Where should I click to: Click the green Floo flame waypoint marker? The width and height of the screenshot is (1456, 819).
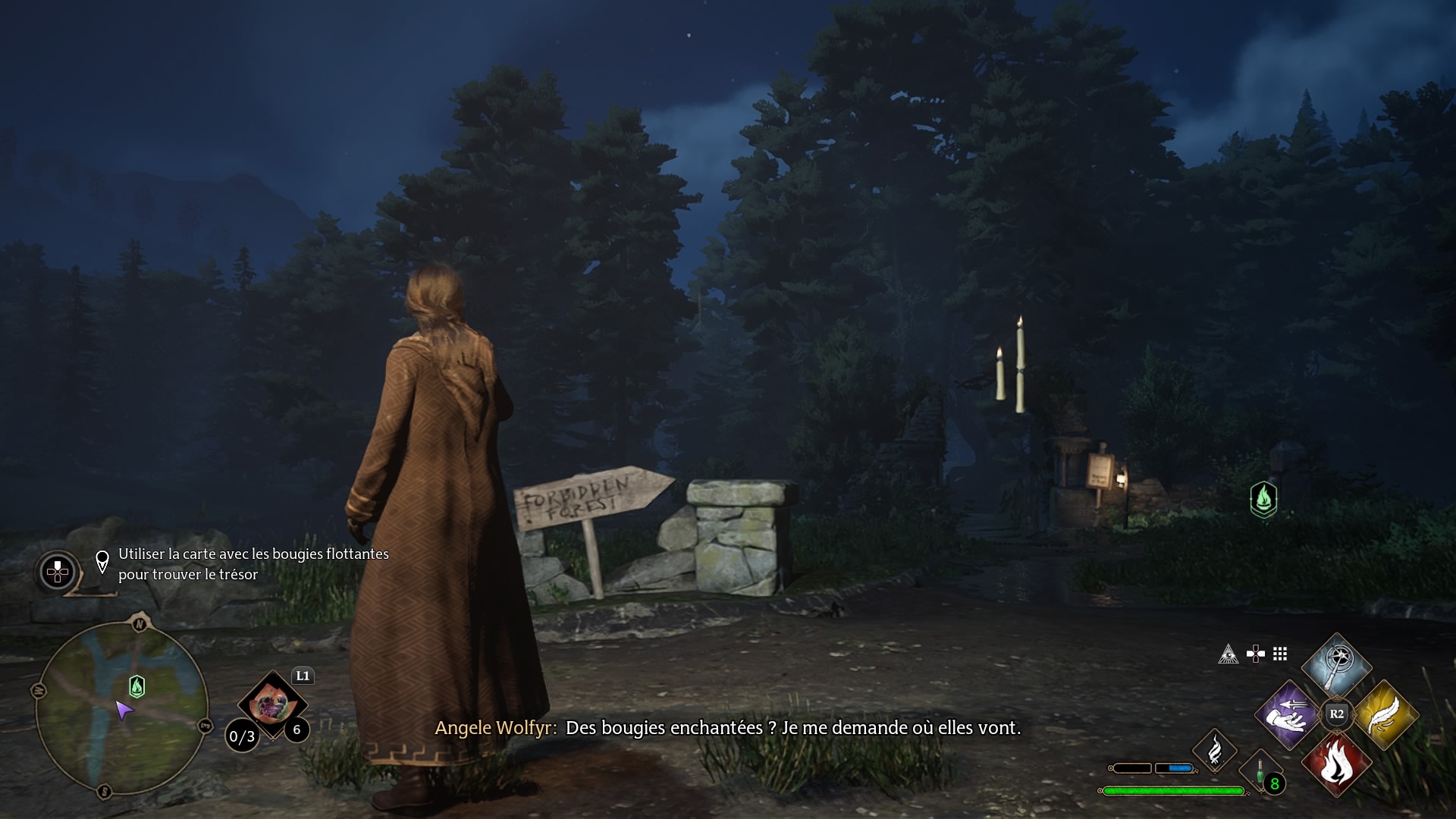coord(1263,499)
